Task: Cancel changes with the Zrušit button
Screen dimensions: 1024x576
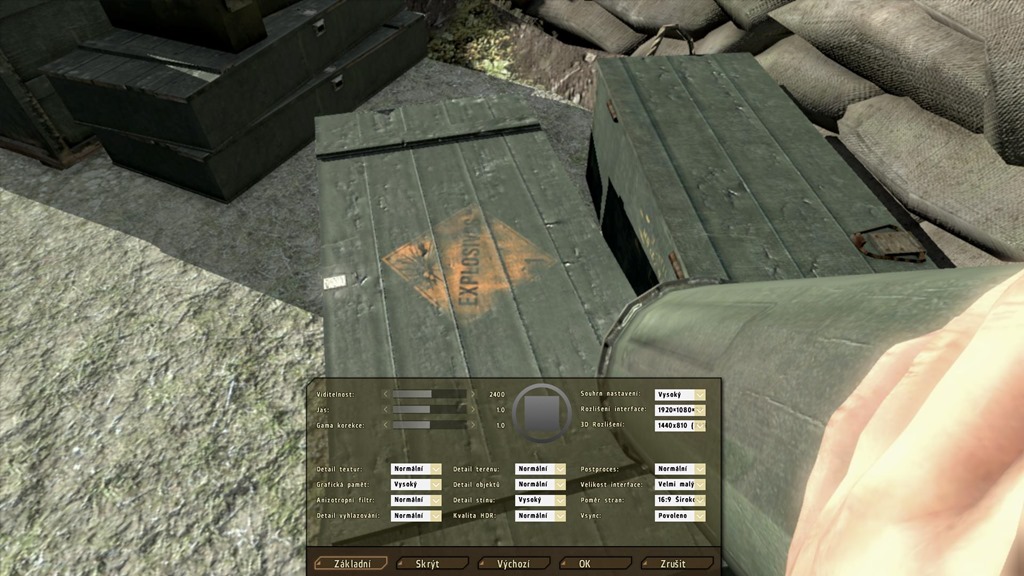Action: click(x=677, y=564)
